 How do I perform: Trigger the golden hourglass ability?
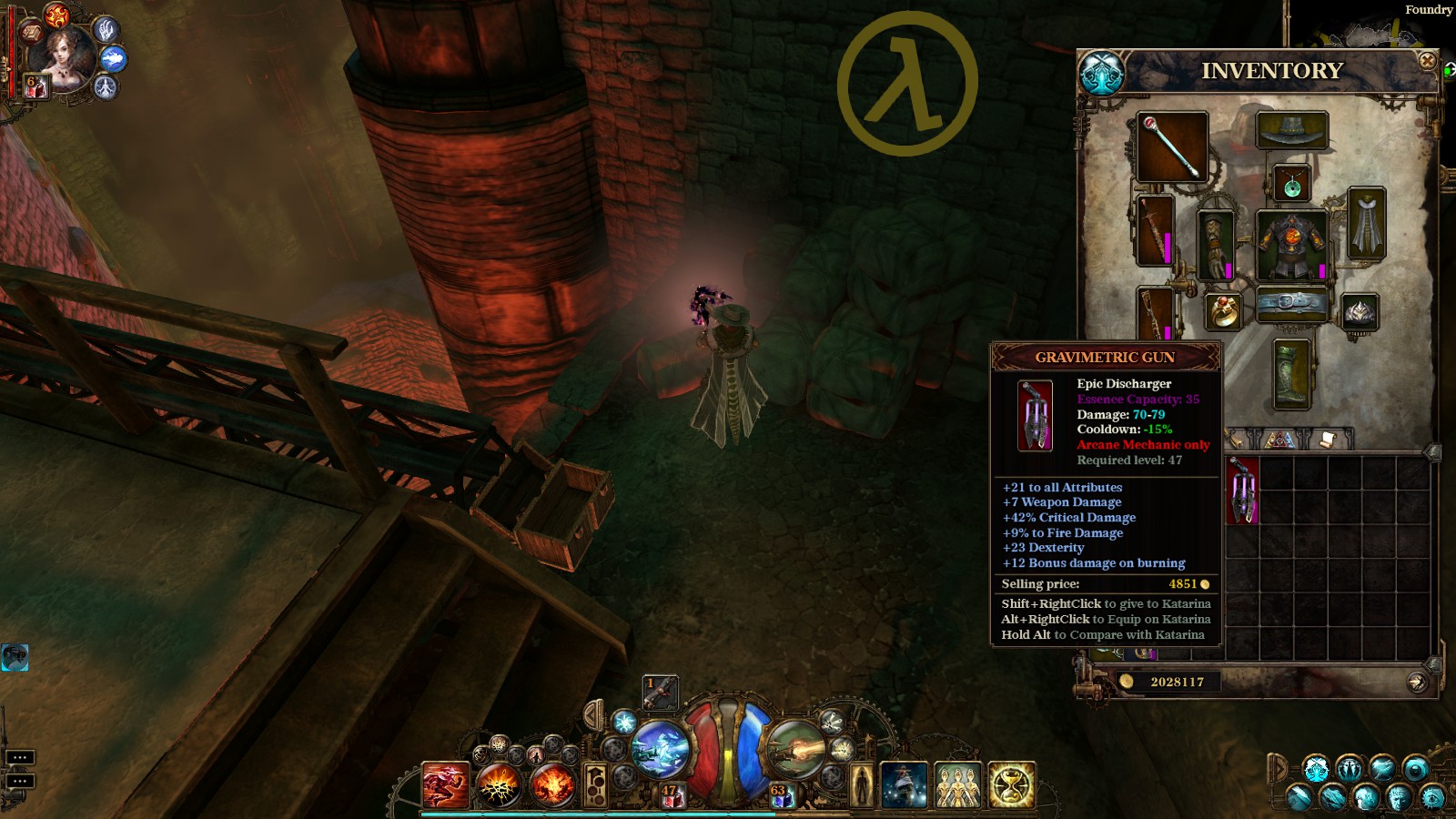click(1011, 785)
